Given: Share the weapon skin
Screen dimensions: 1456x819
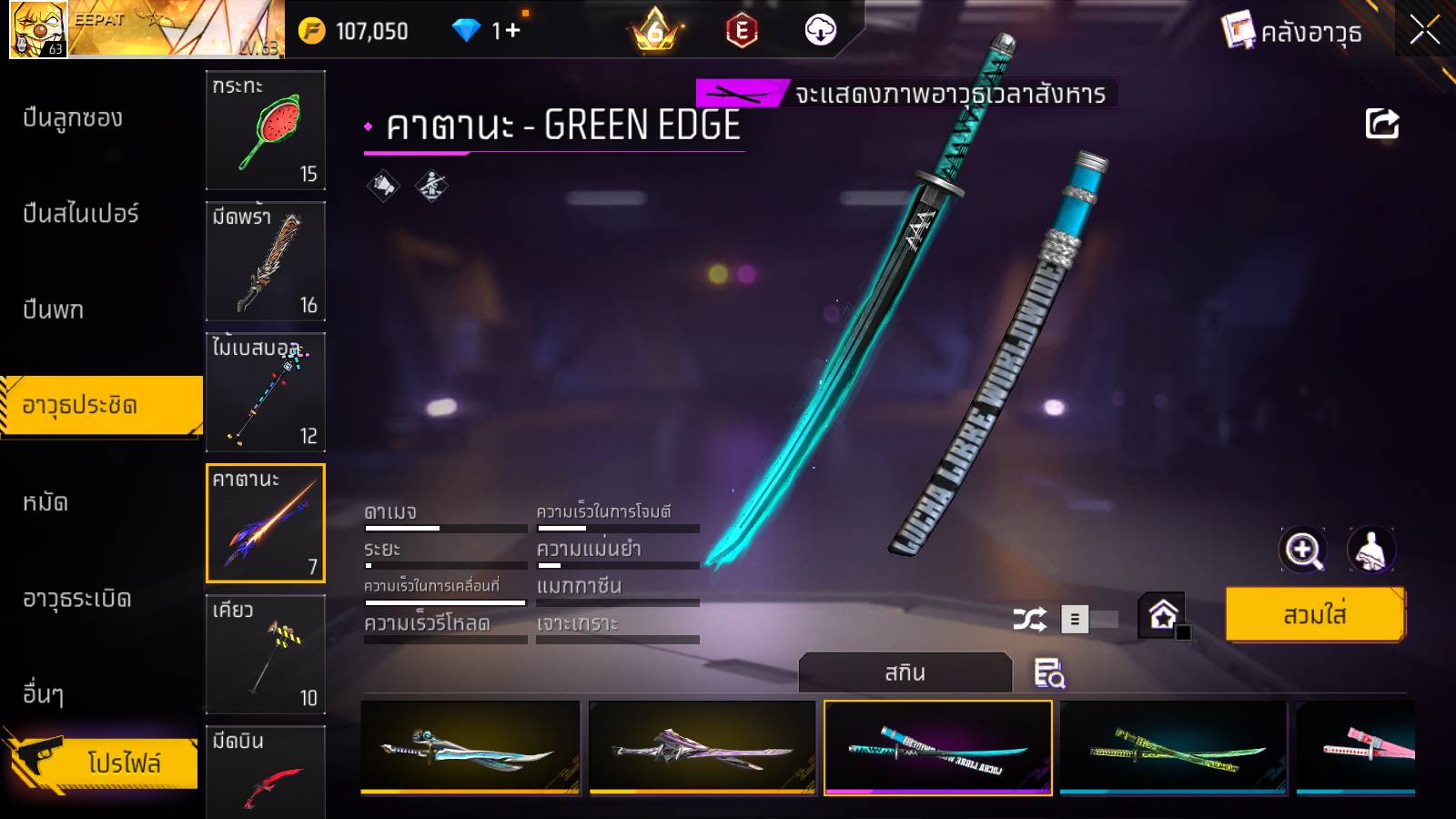Looking at the screenshot, I should [x=1381, y=124].
